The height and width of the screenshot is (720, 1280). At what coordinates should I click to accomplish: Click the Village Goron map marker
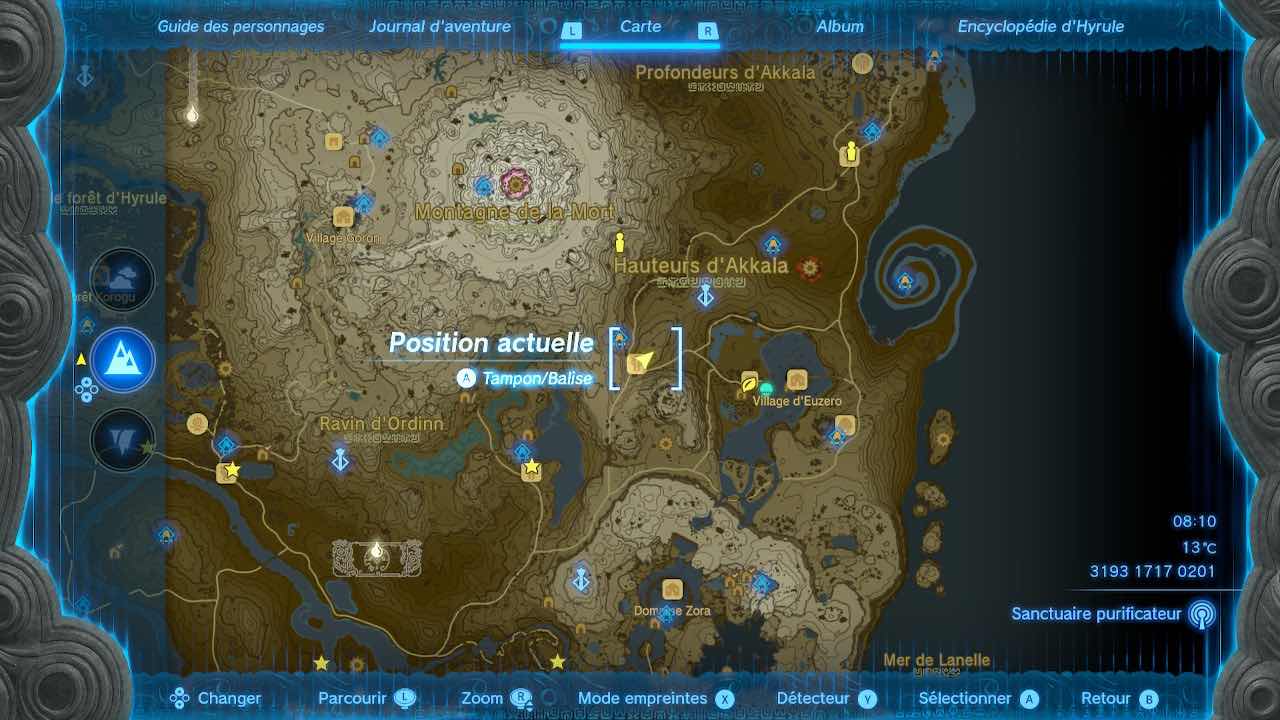(x=344, y=218)
